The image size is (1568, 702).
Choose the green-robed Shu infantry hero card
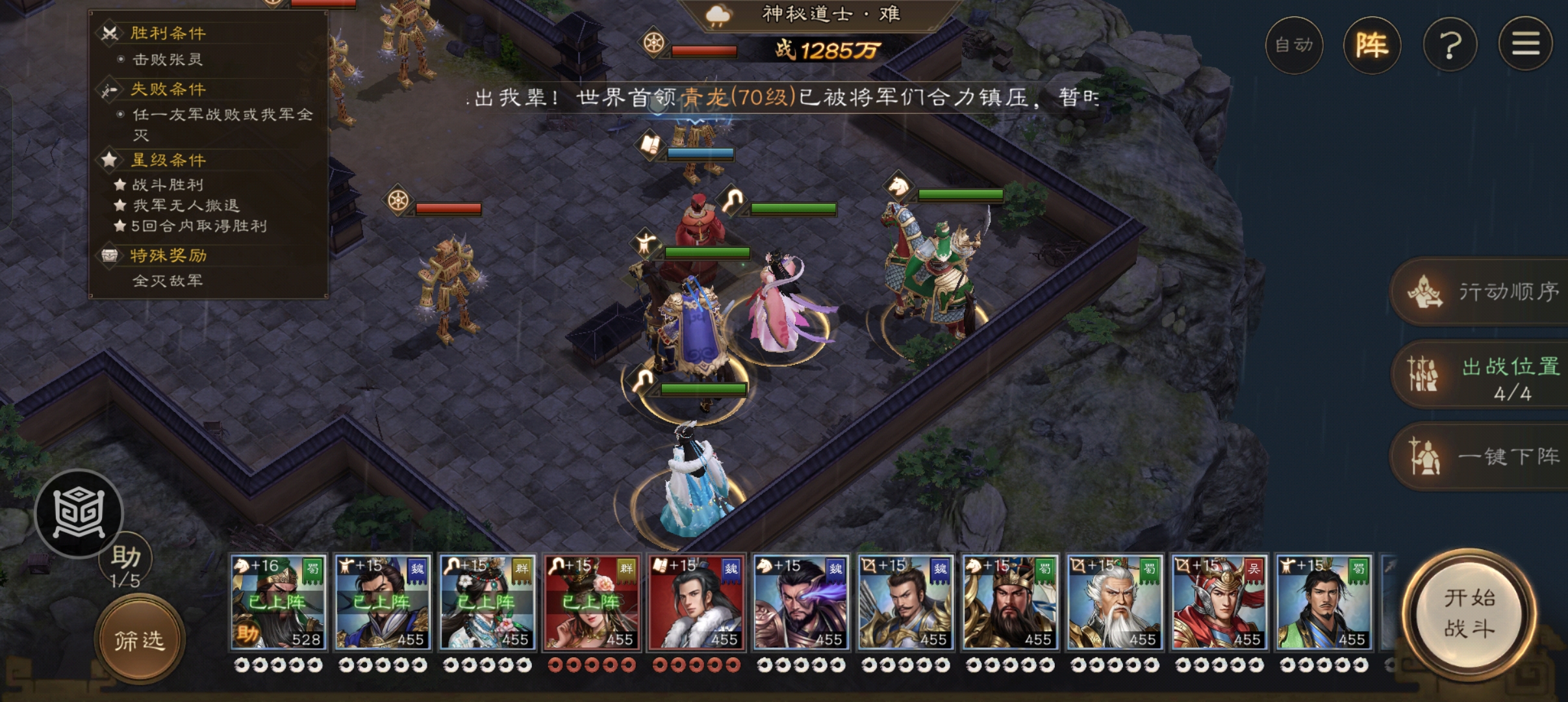point(1324,602)
